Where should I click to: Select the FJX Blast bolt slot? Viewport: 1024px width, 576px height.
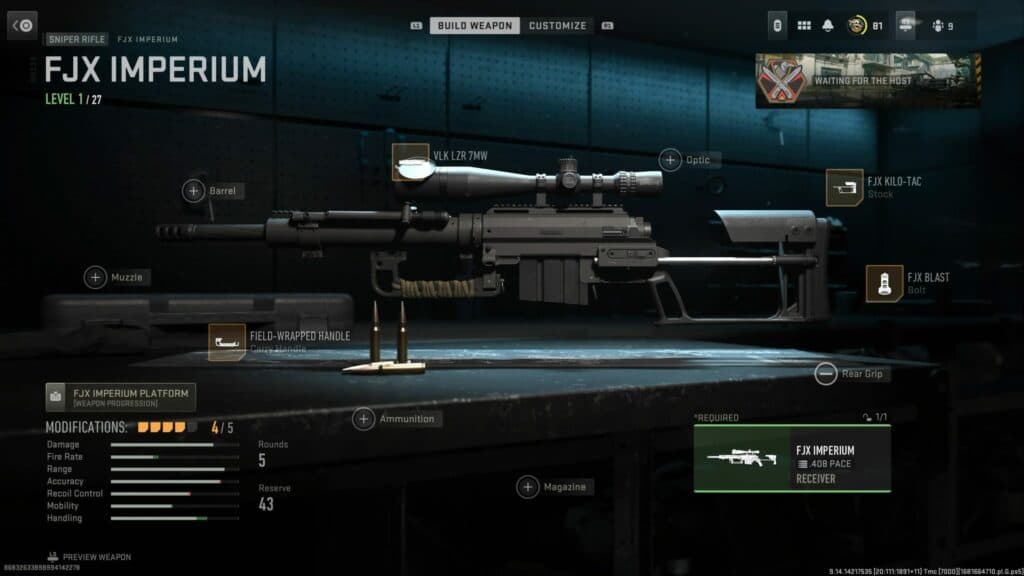click(884, 283)
